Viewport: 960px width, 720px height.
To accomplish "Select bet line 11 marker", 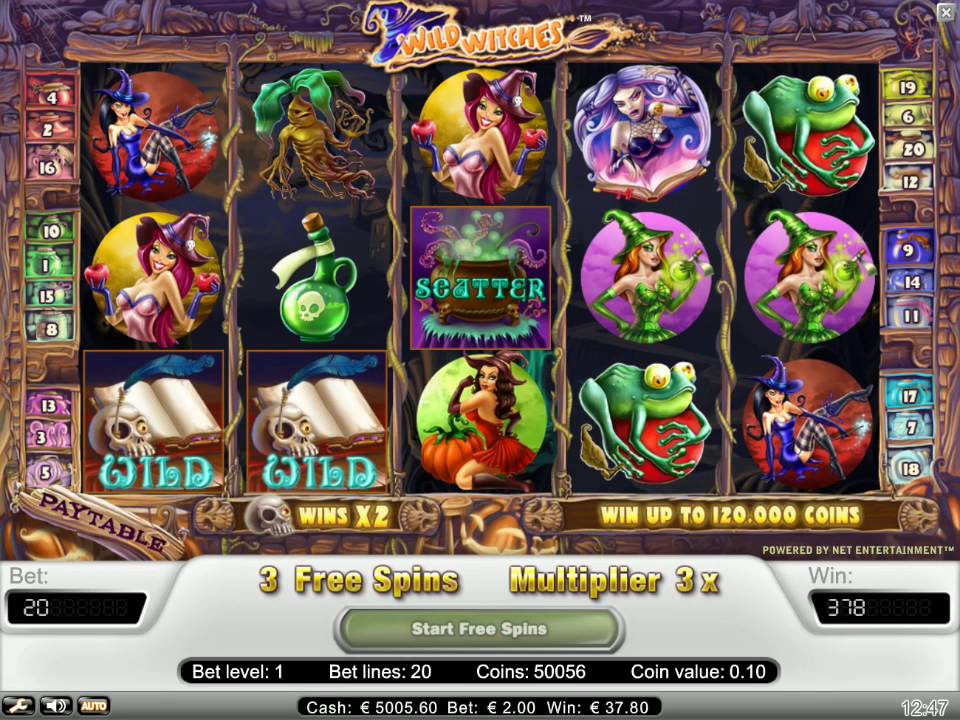I will pyautogui.click(x=908, y=316).
